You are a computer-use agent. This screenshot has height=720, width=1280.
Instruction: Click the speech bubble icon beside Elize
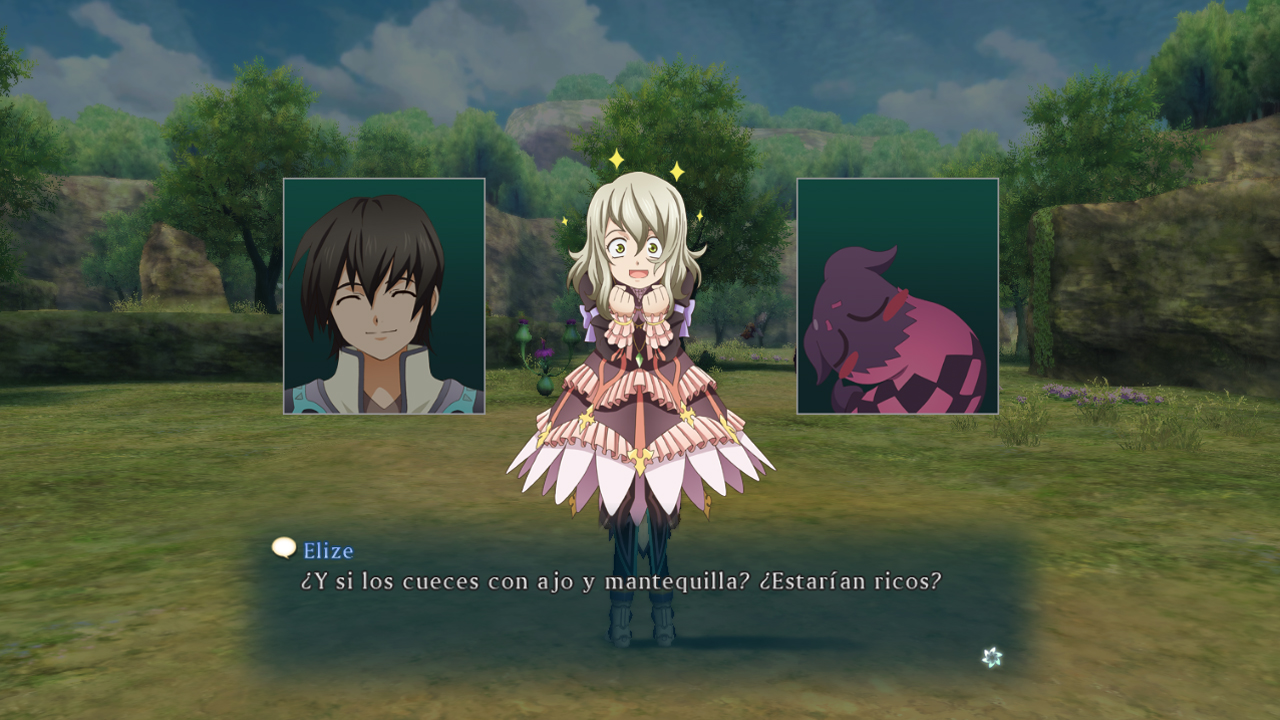click(284, 547)
